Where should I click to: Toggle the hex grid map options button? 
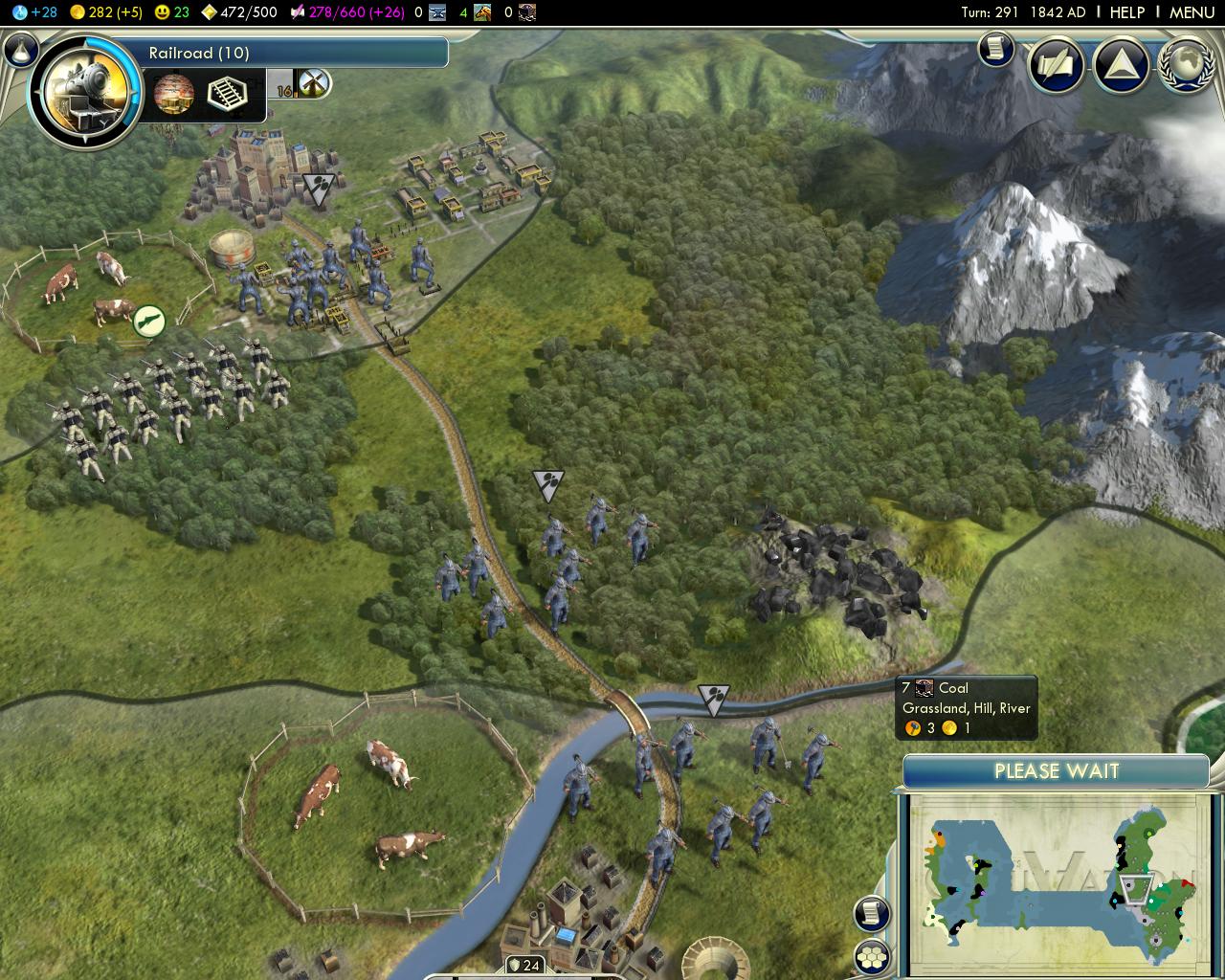871,956
